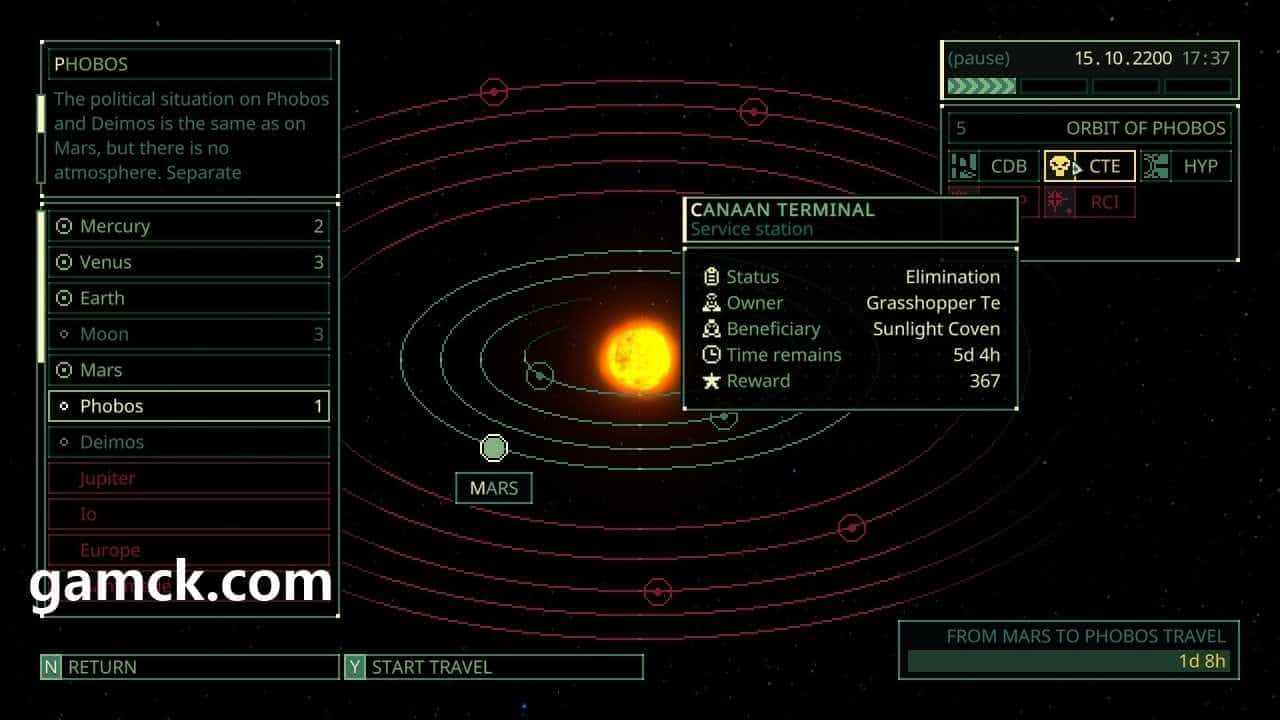Screen dimensions: 1280x720
Task: Choose Venus from the destination list
Action: pos(188,263)
